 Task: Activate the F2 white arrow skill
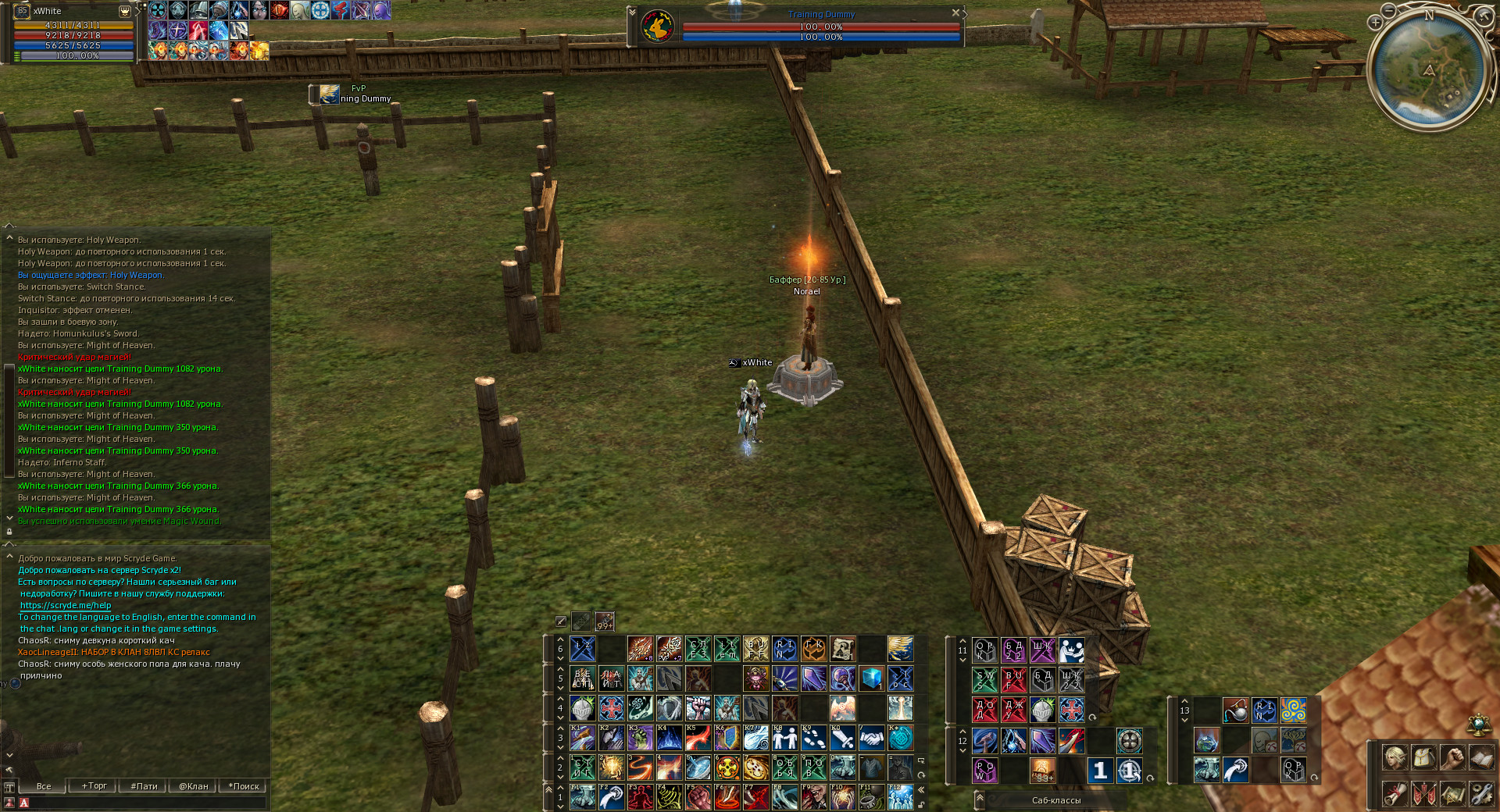pos(611,797)
